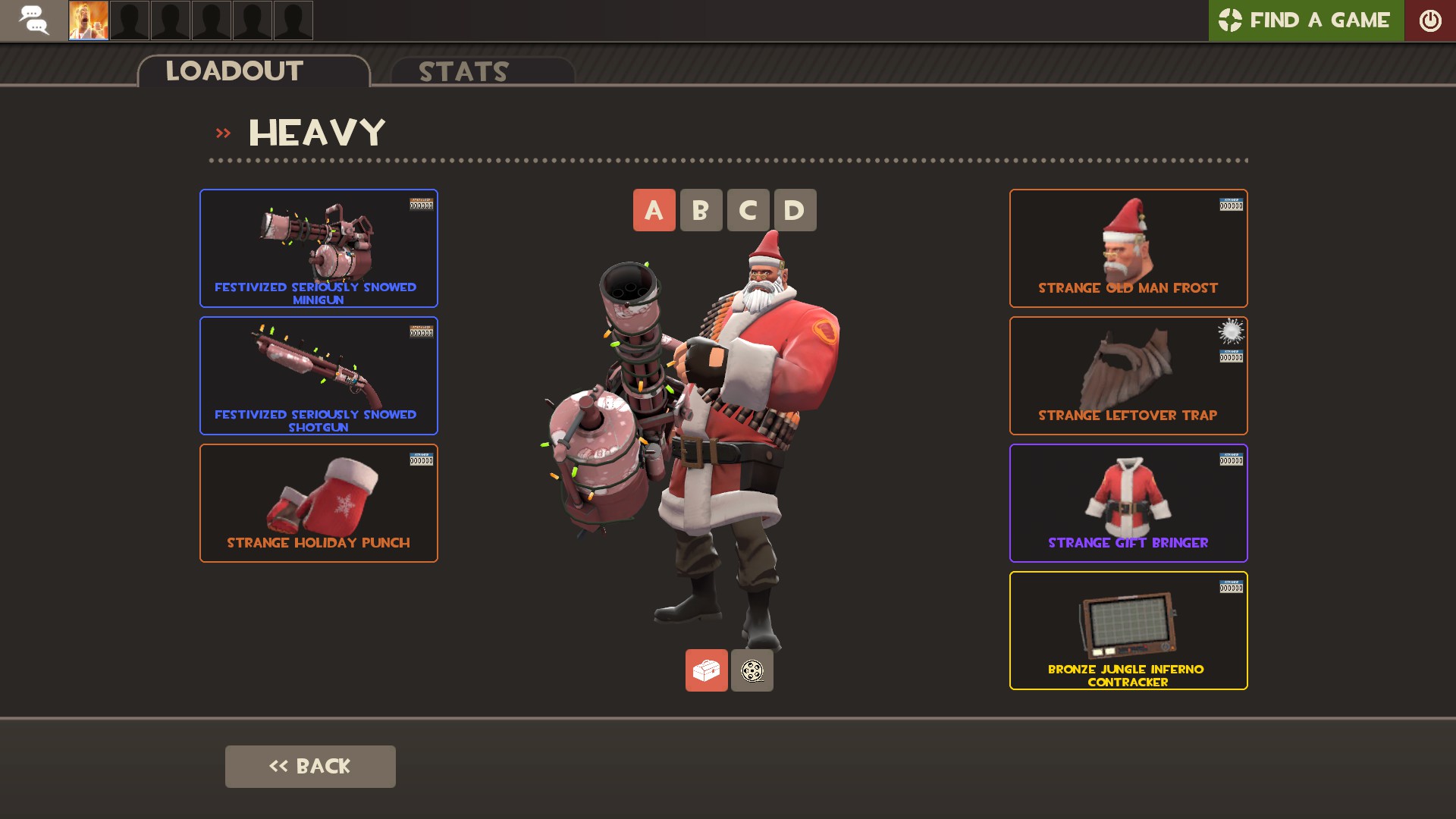Choose the Strange Gift Bringer cosmetic slot
The height and width of the screenshot is (819, 1456).
coord(1128,503)
